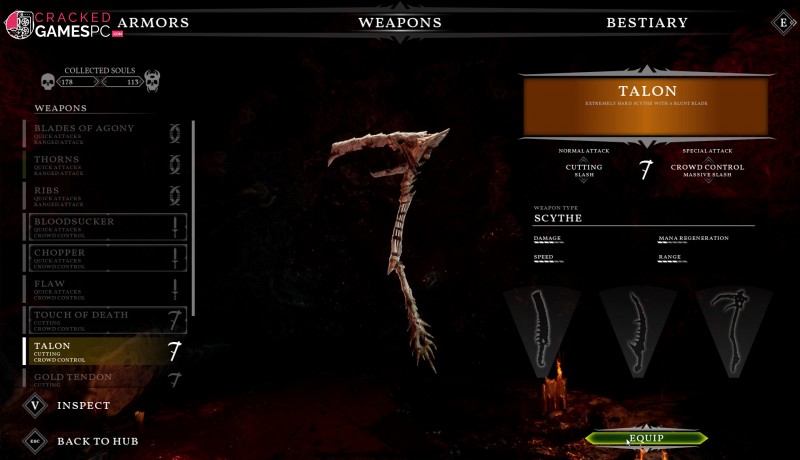
Task: Open the Bestiary tab
Action: 647,22
